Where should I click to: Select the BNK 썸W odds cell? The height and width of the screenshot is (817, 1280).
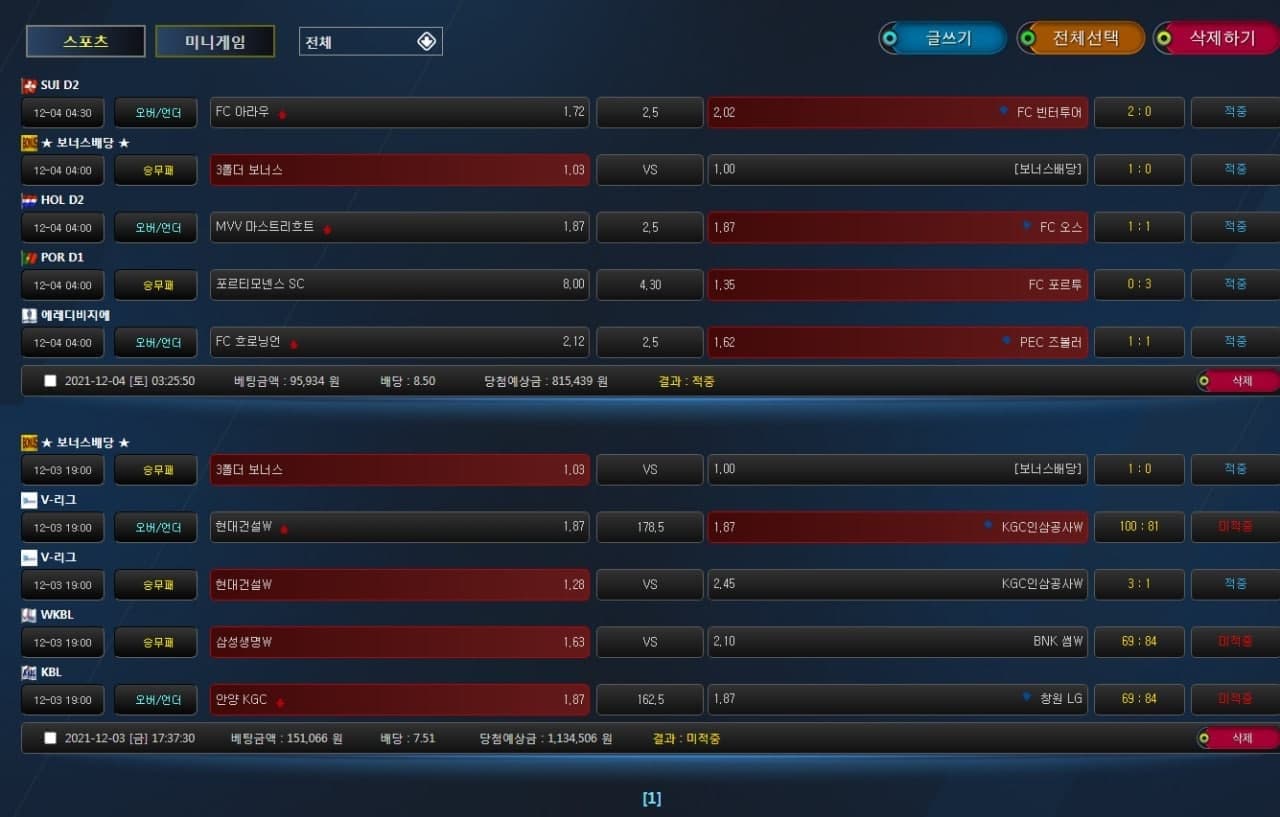click(898, 642)
